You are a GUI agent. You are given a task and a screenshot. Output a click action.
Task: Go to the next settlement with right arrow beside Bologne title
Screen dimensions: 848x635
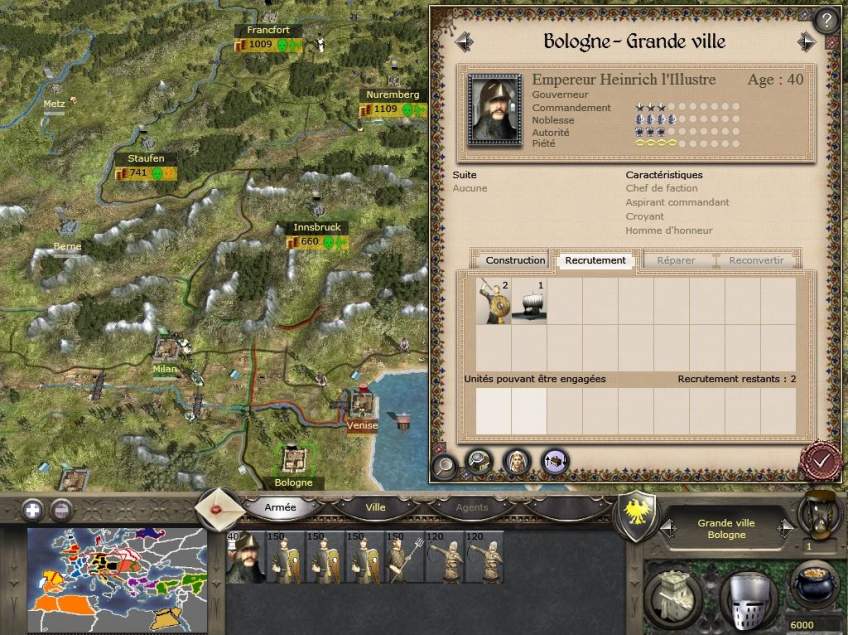(x=807, y=42)
